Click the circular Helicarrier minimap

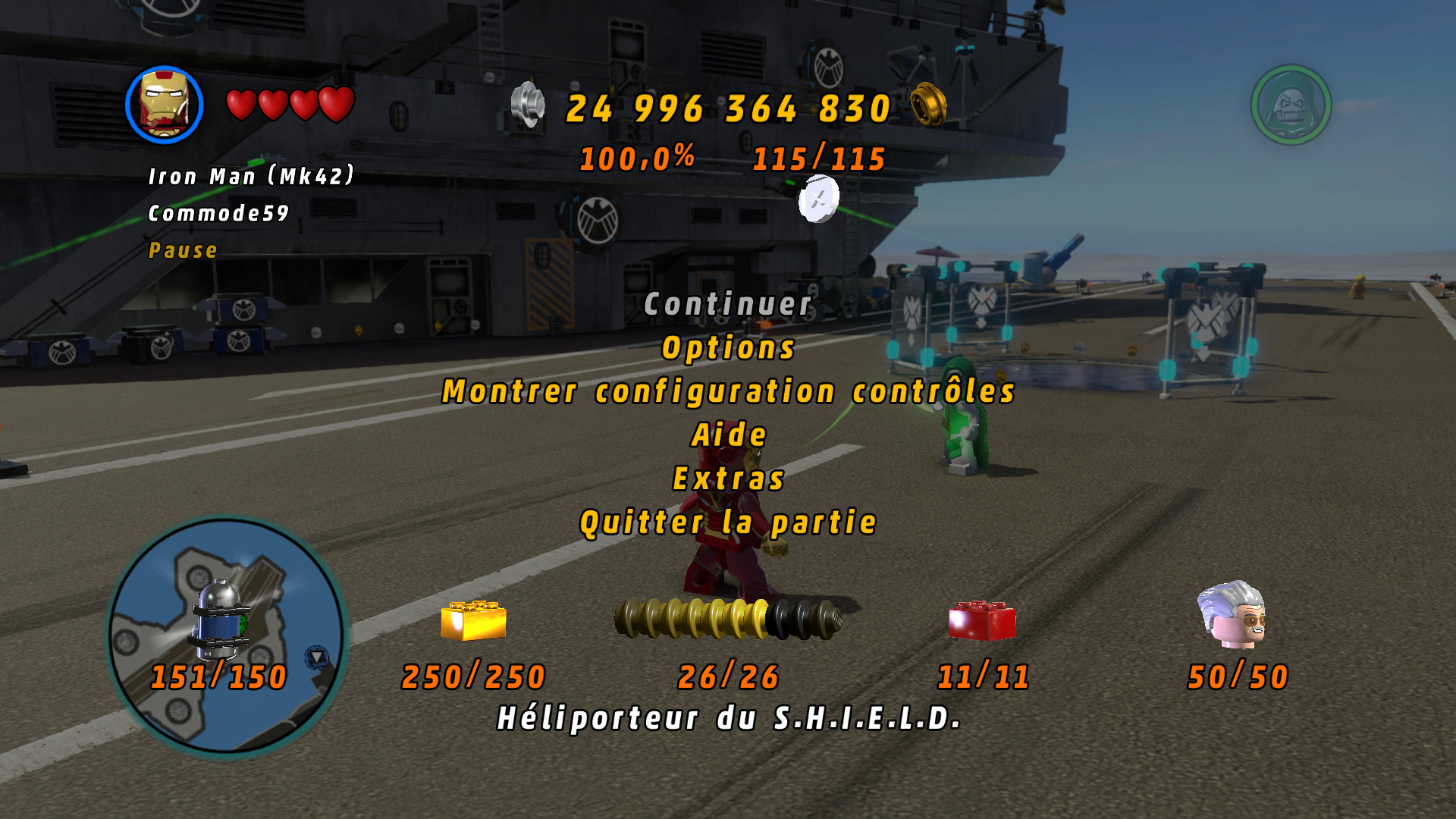[x=226, y=635]
